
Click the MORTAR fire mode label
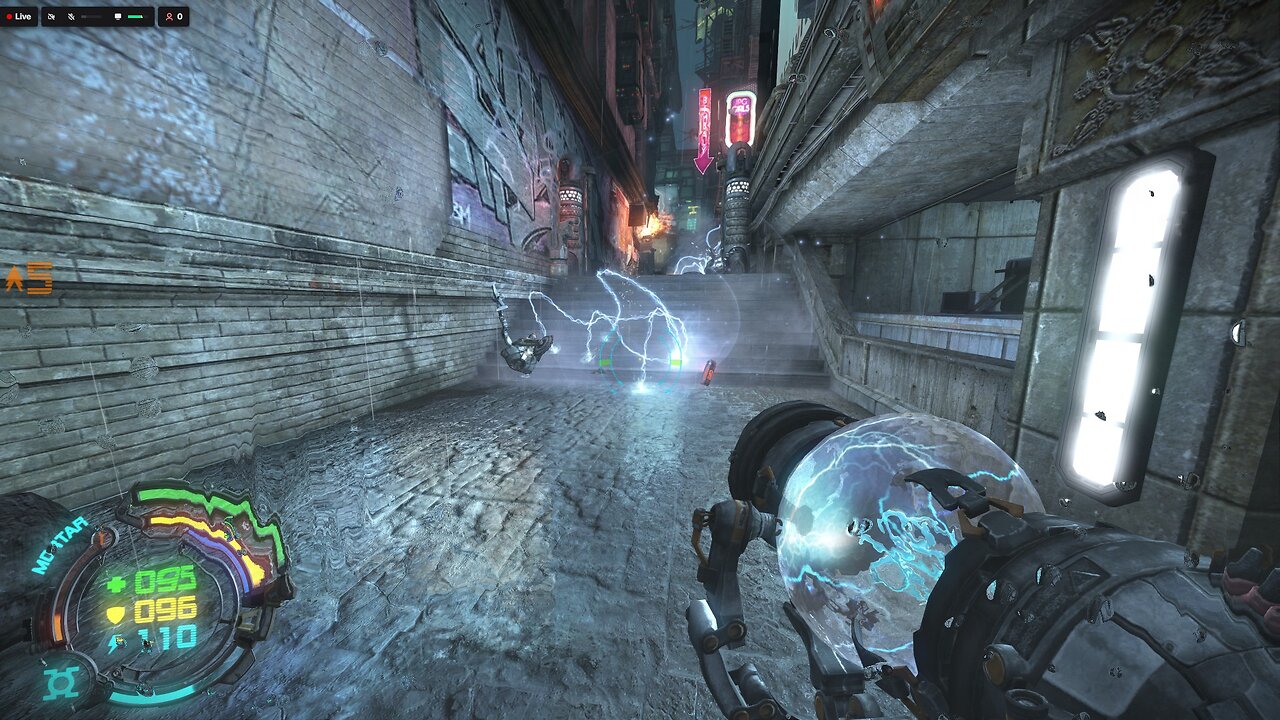coord(58,546)
